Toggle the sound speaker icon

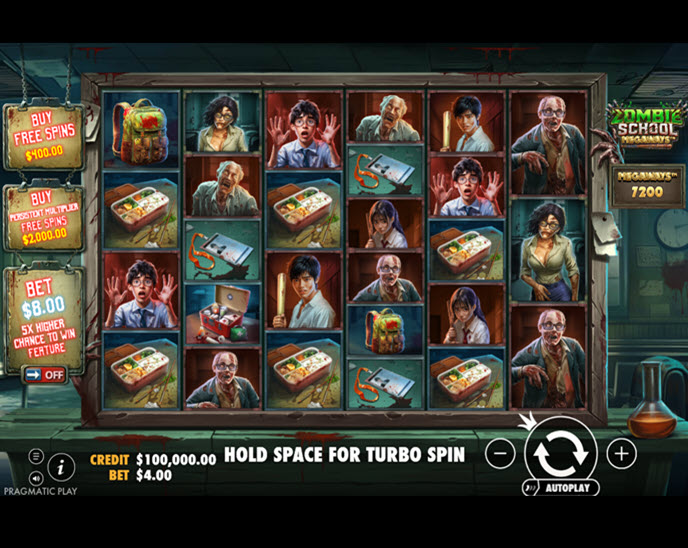click(36, 477)
